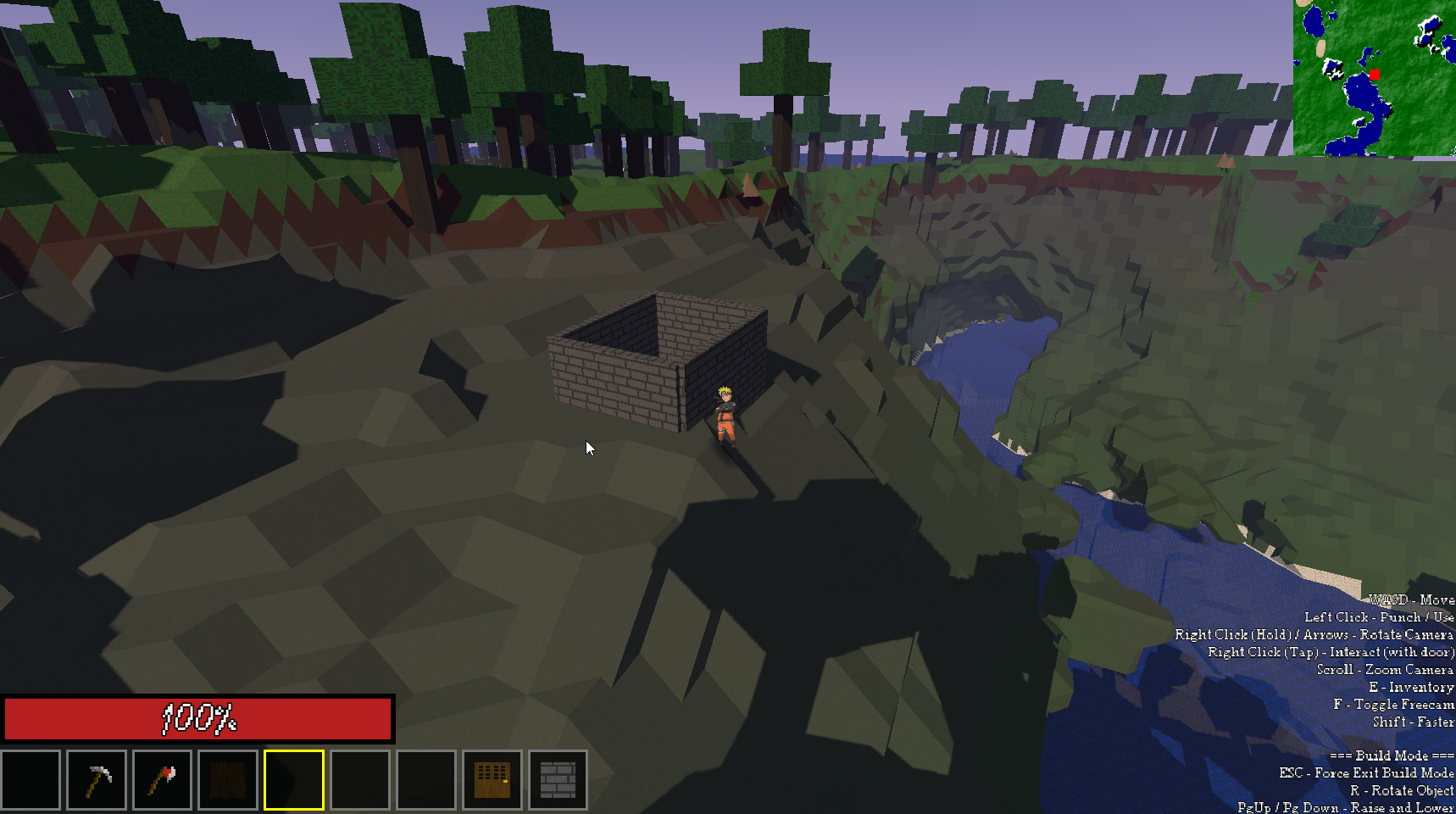Select the pickaxe hotbar slot

click(x=97, y=780)
